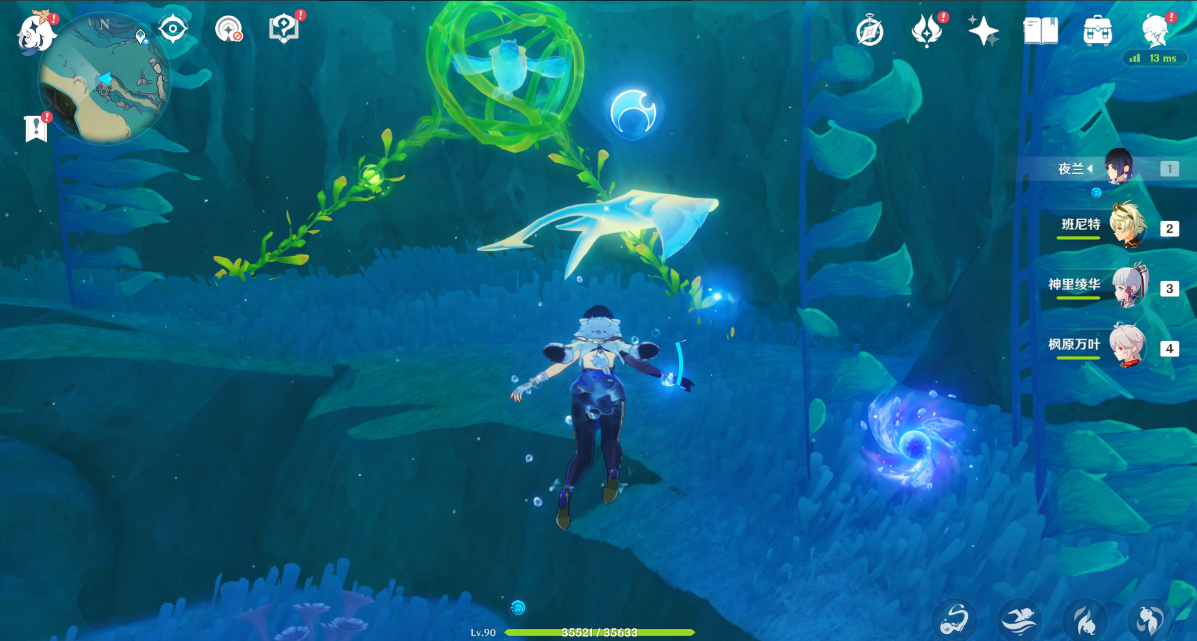Activate the swirling S-shaped underwater skill

tap(954, 620)
